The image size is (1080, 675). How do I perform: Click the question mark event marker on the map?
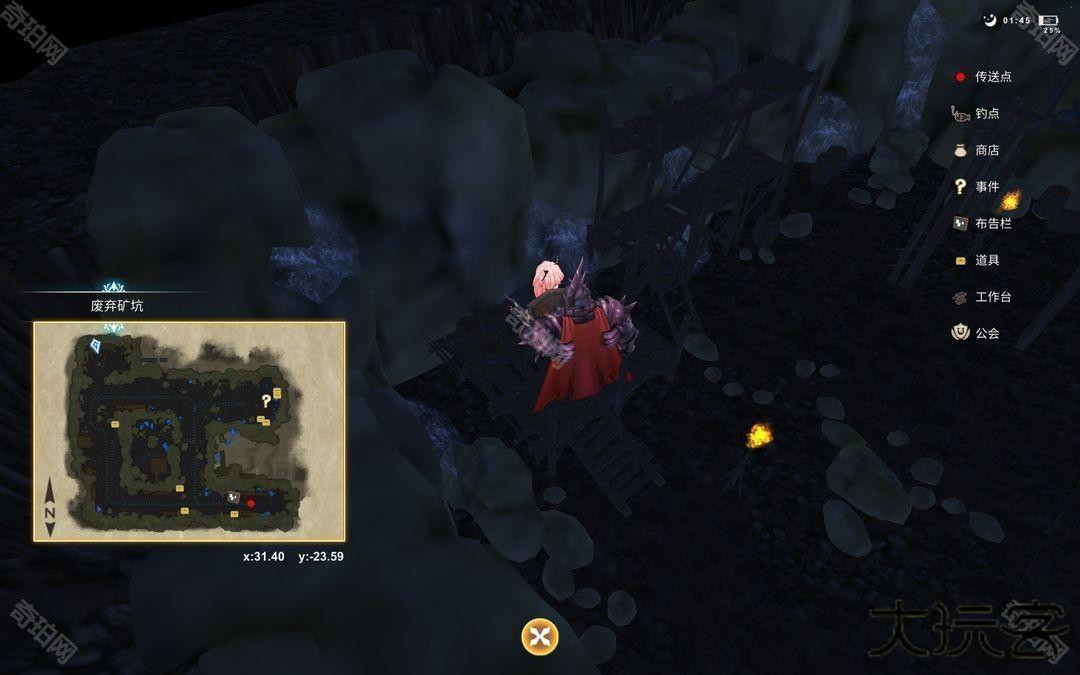pos(266,401)
